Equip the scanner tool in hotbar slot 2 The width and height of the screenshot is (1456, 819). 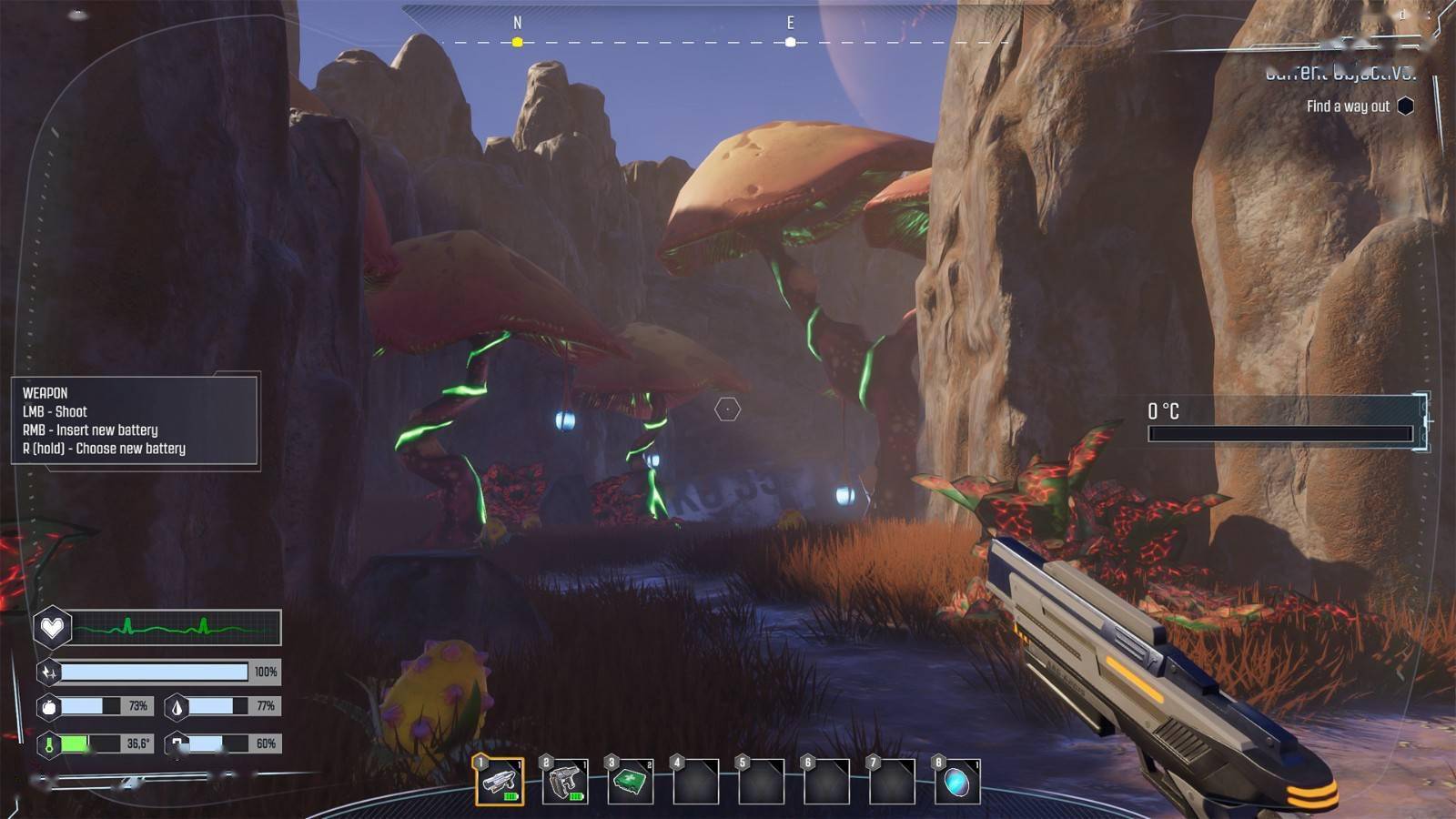click(565, 781)
